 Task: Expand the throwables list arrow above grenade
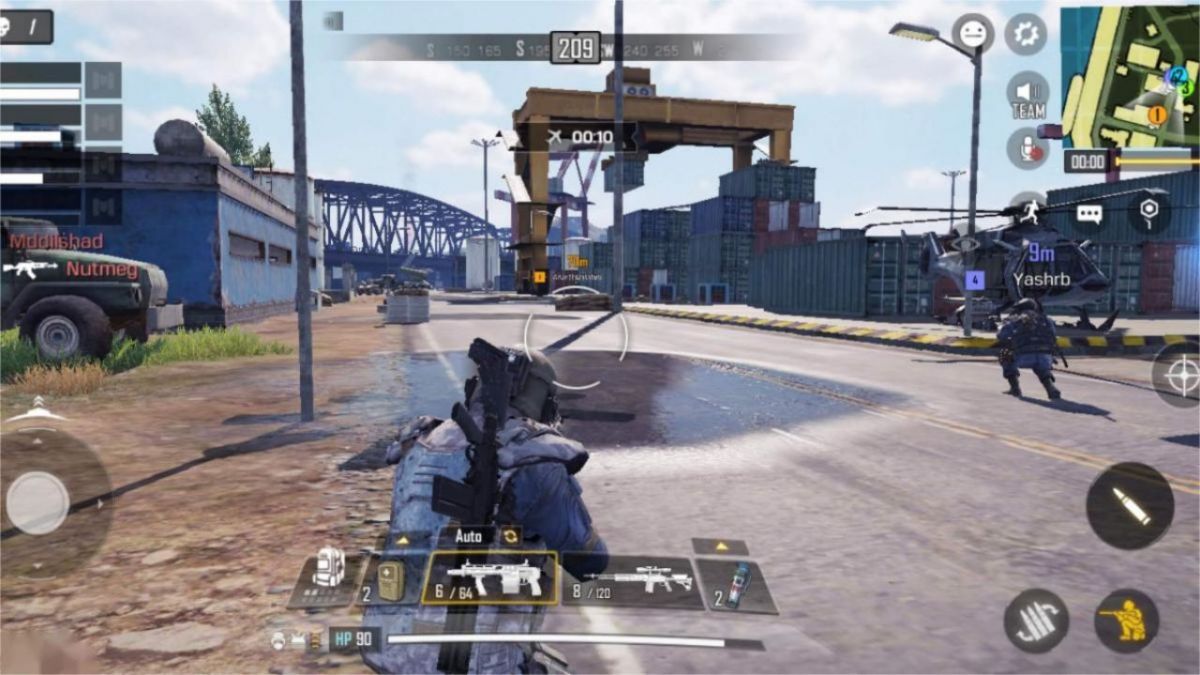pyautogui.click(x=719, y=547)
